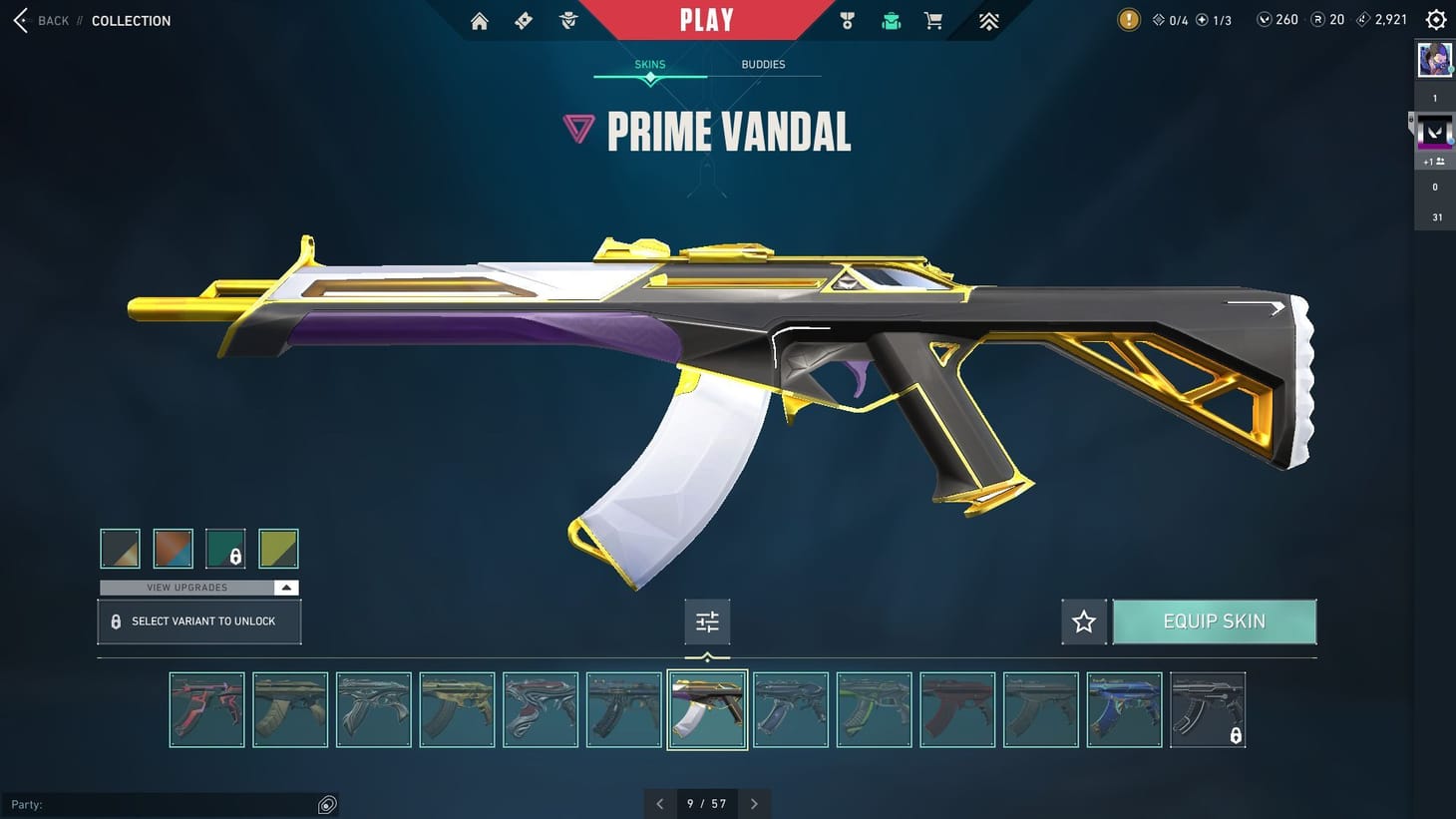The width and height of the screenshot is (1456, 819).
Task: Select the locked teal variant swatch
Action: point(225,548)
